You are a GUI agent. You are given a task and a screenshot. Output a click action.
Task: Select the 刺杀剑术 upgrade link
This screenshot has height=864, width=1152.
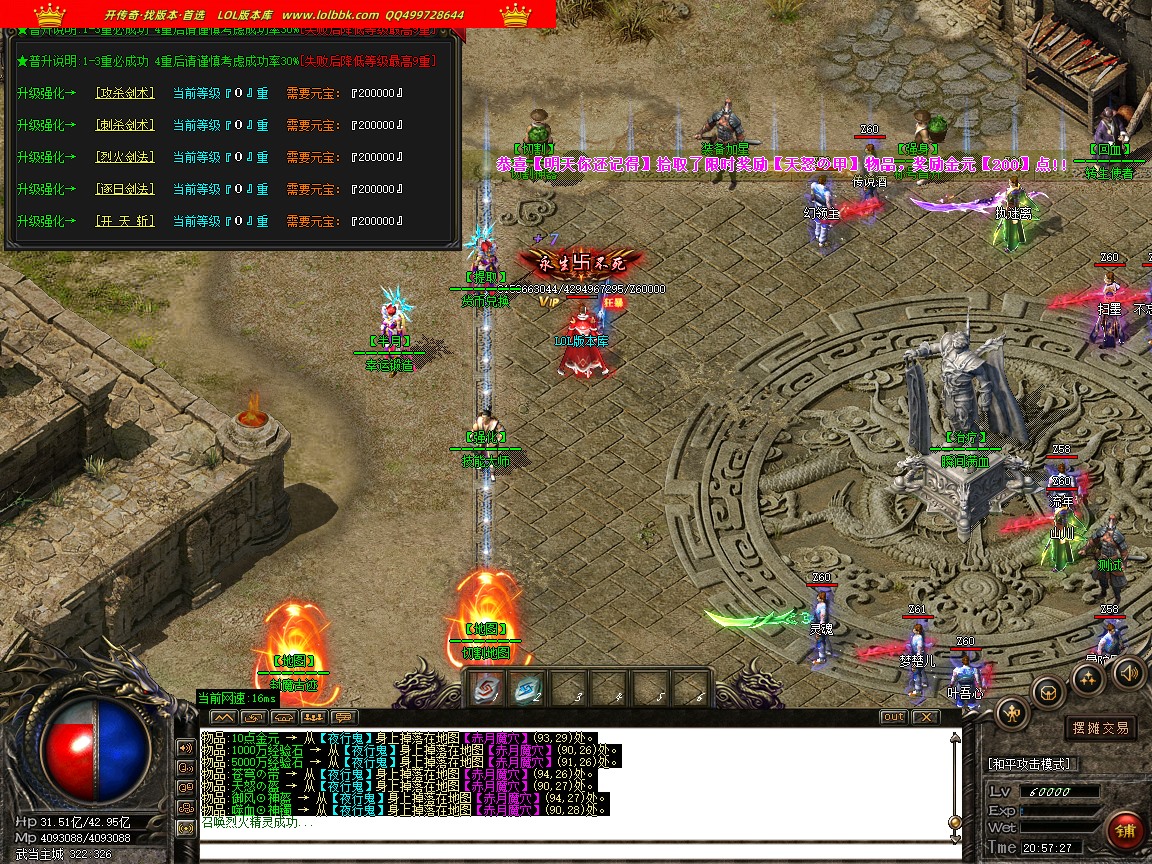coord(125,125)
